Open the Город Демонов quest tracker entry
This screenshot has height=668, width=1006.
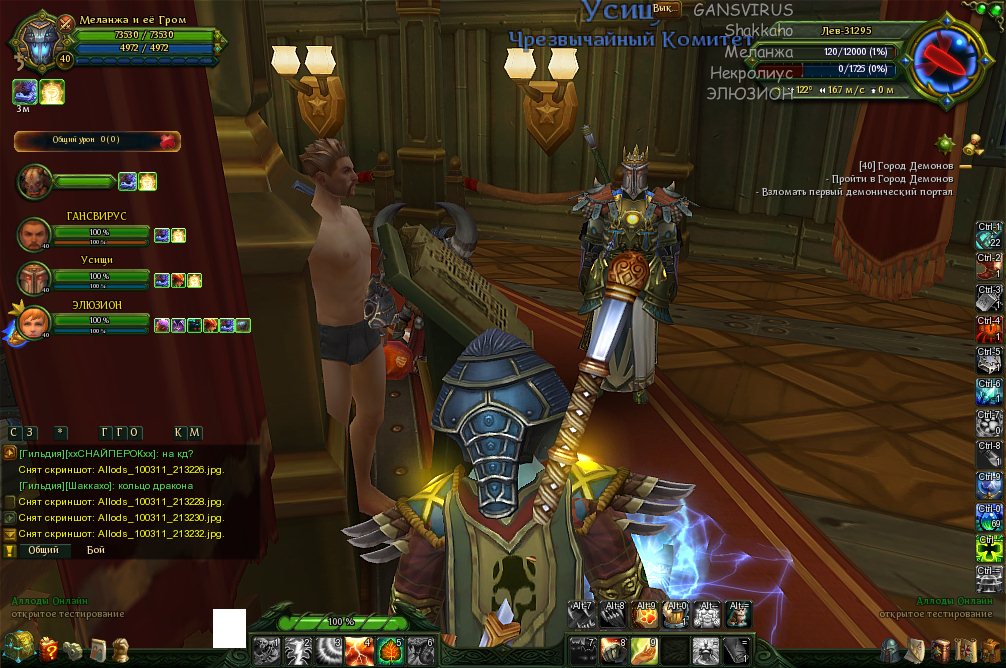tap(905, 166)
